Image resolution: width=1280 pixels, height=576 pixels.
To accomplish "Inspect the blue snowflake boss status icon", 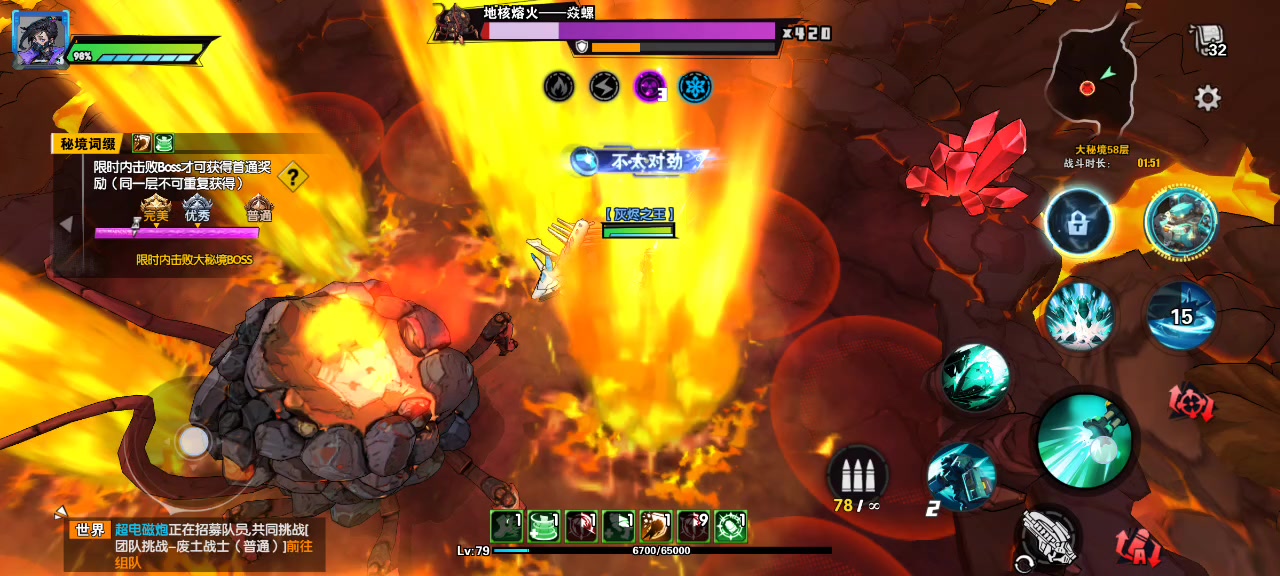I will (x=695, y=87).
